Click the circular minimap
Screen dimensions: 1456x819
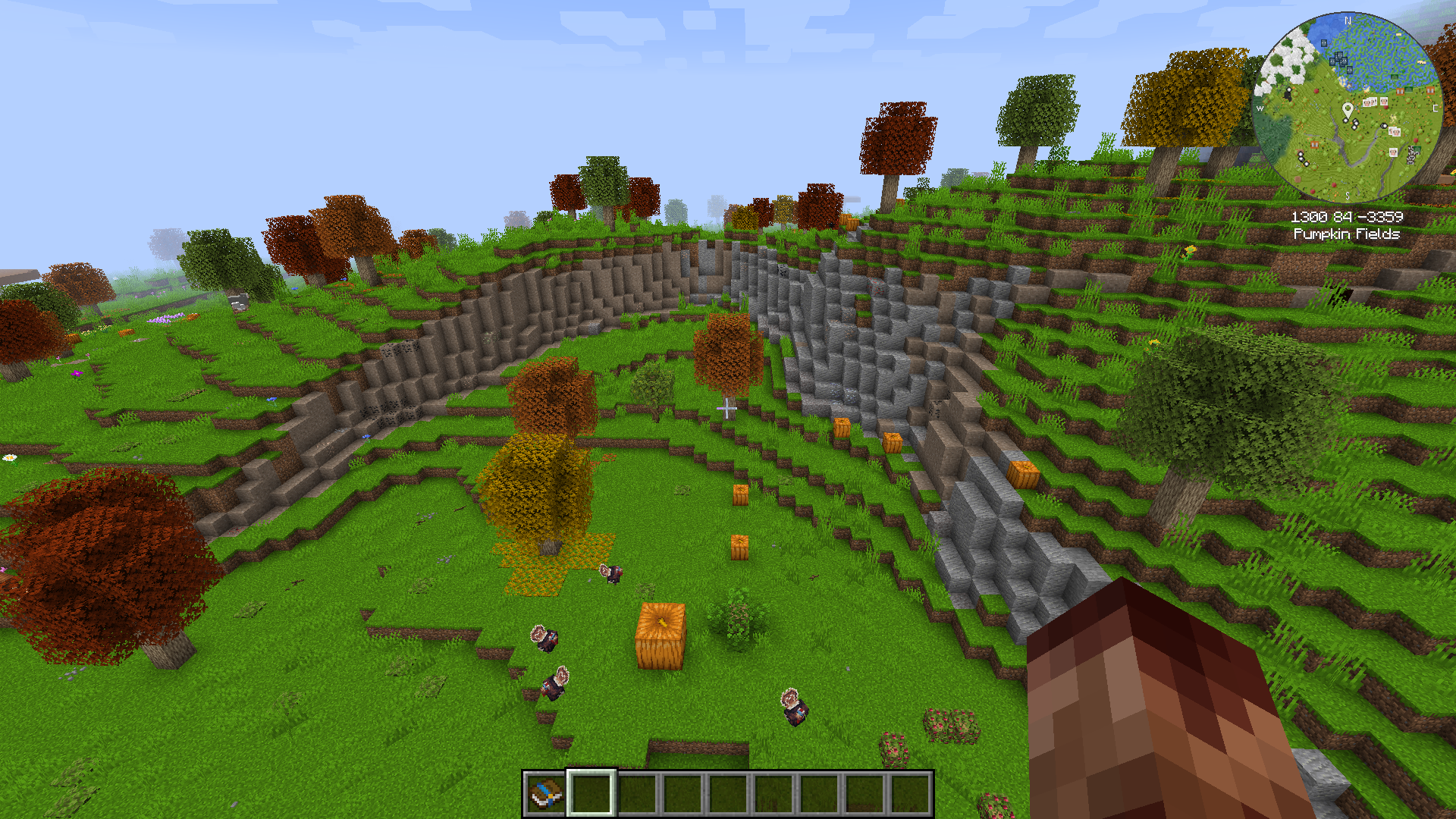coord(1347,107)
